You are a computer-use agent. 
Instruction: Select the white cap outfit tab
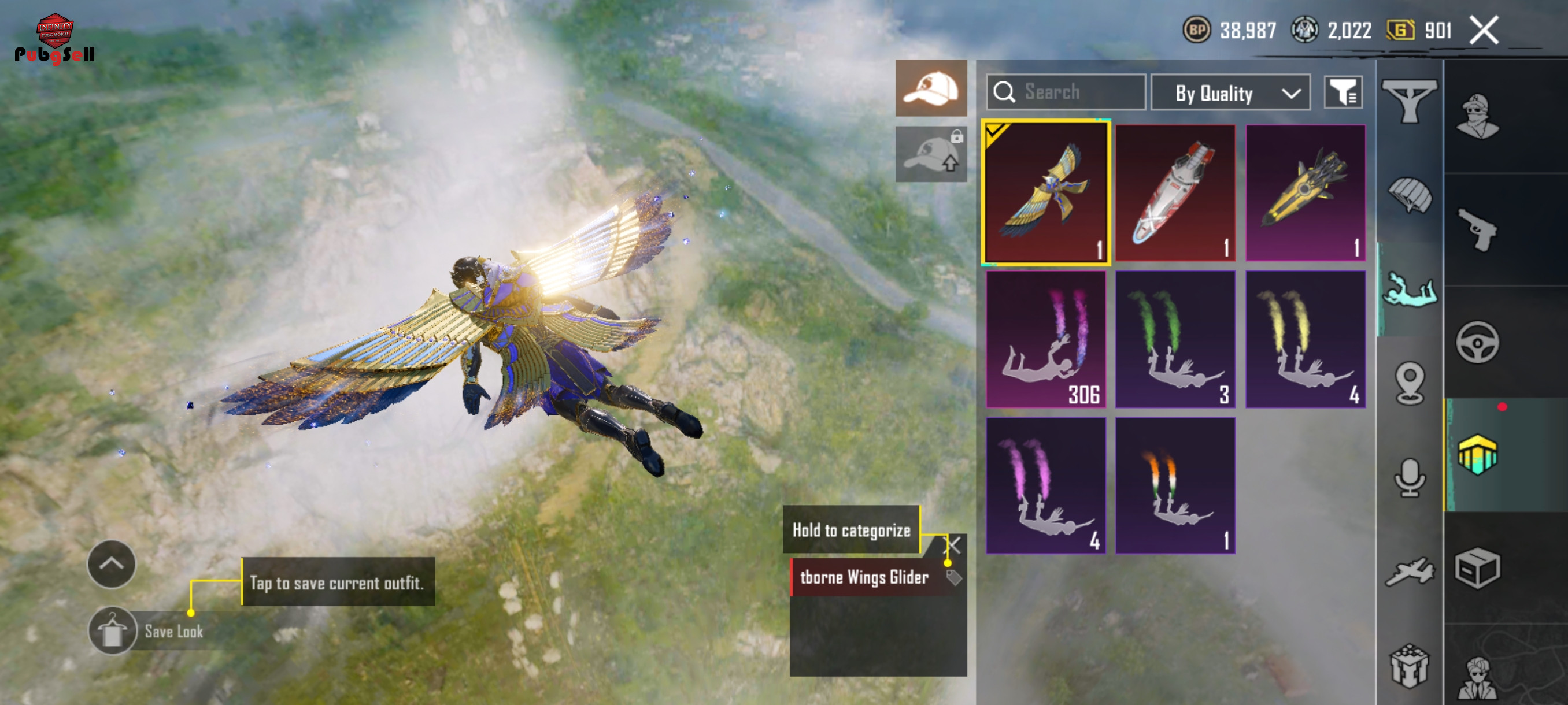(931, 88)
